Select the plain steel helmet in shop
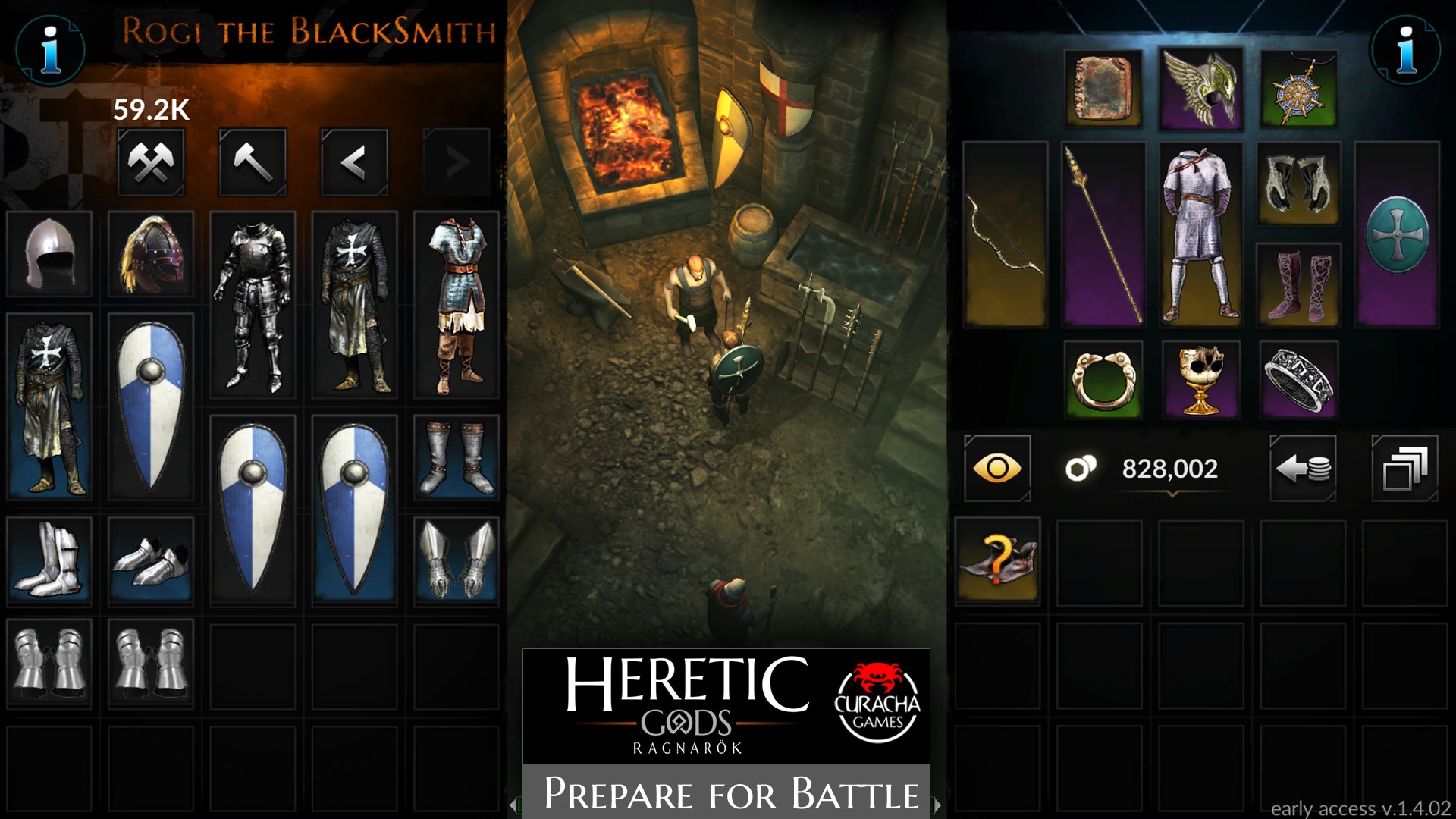 [49, 253]
